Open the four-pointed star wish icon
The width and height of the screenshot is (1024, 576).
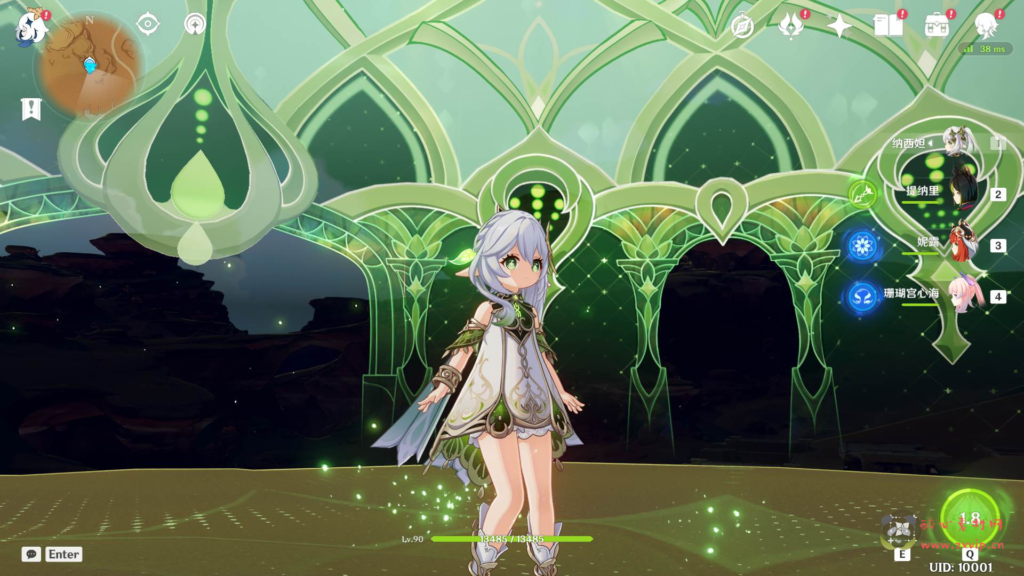(x=839, y=26)
